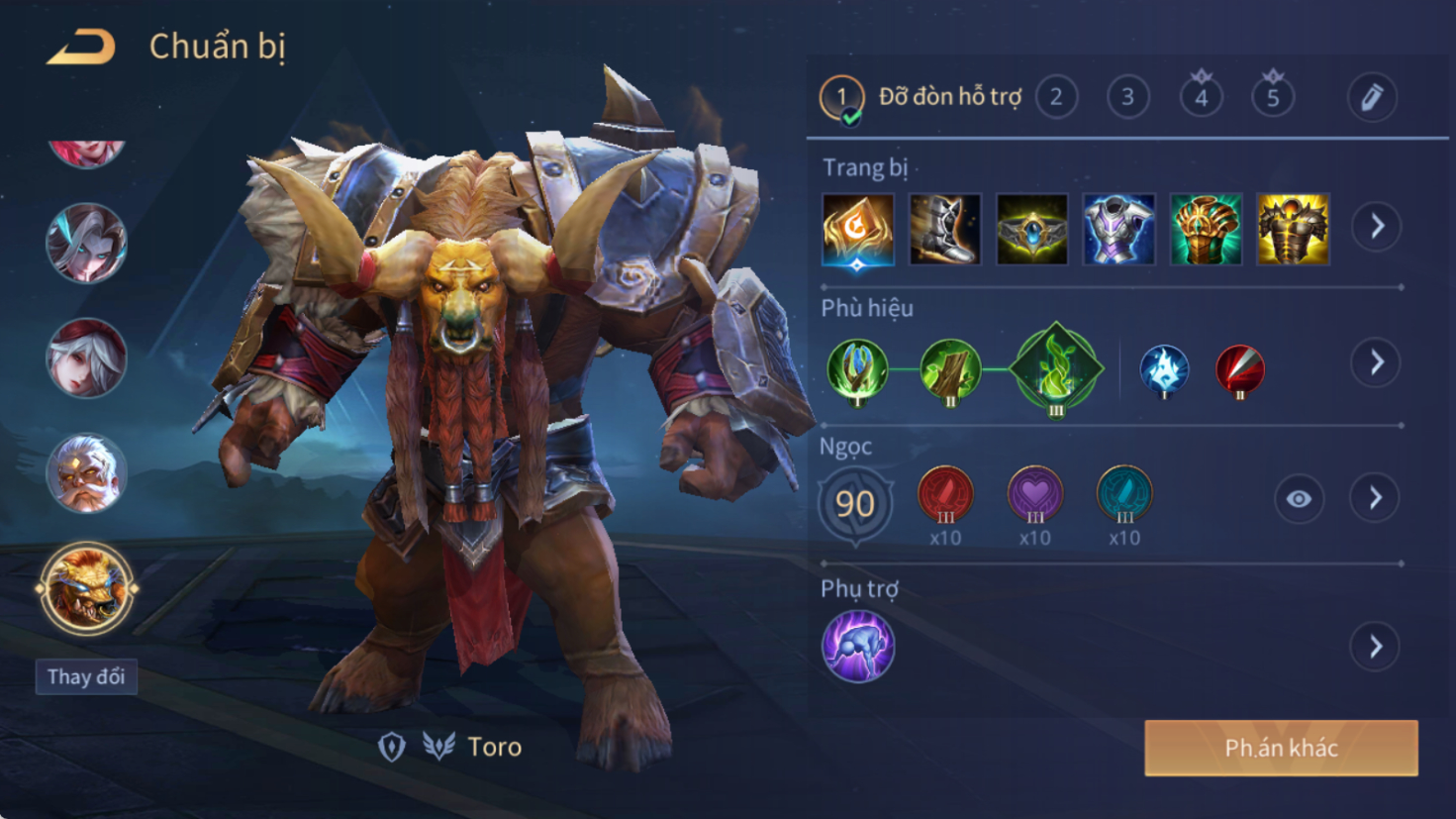Viewport: 1456px width, 819px height.
Task: Switch to build preset 2
Action: pos(1056,97)
